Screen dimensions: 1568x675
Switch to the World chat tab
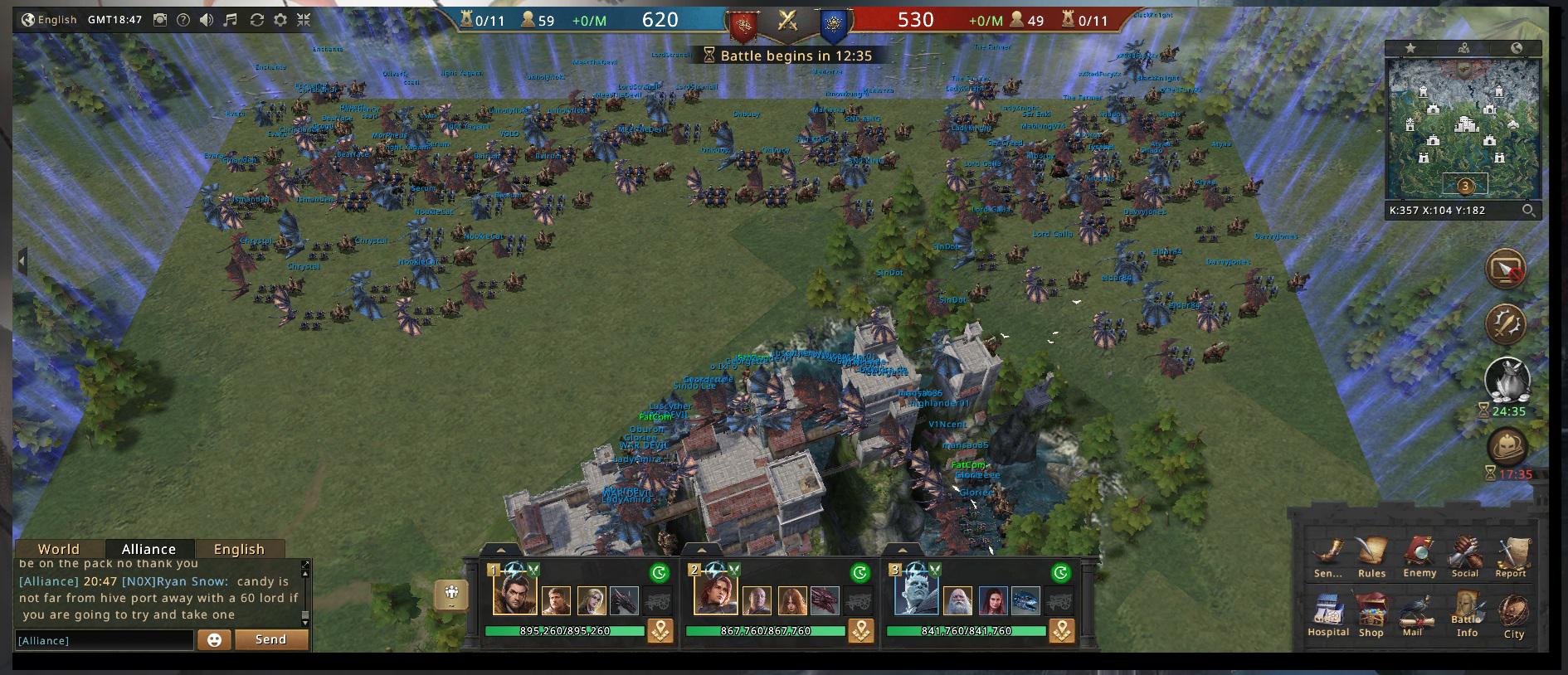59,549
